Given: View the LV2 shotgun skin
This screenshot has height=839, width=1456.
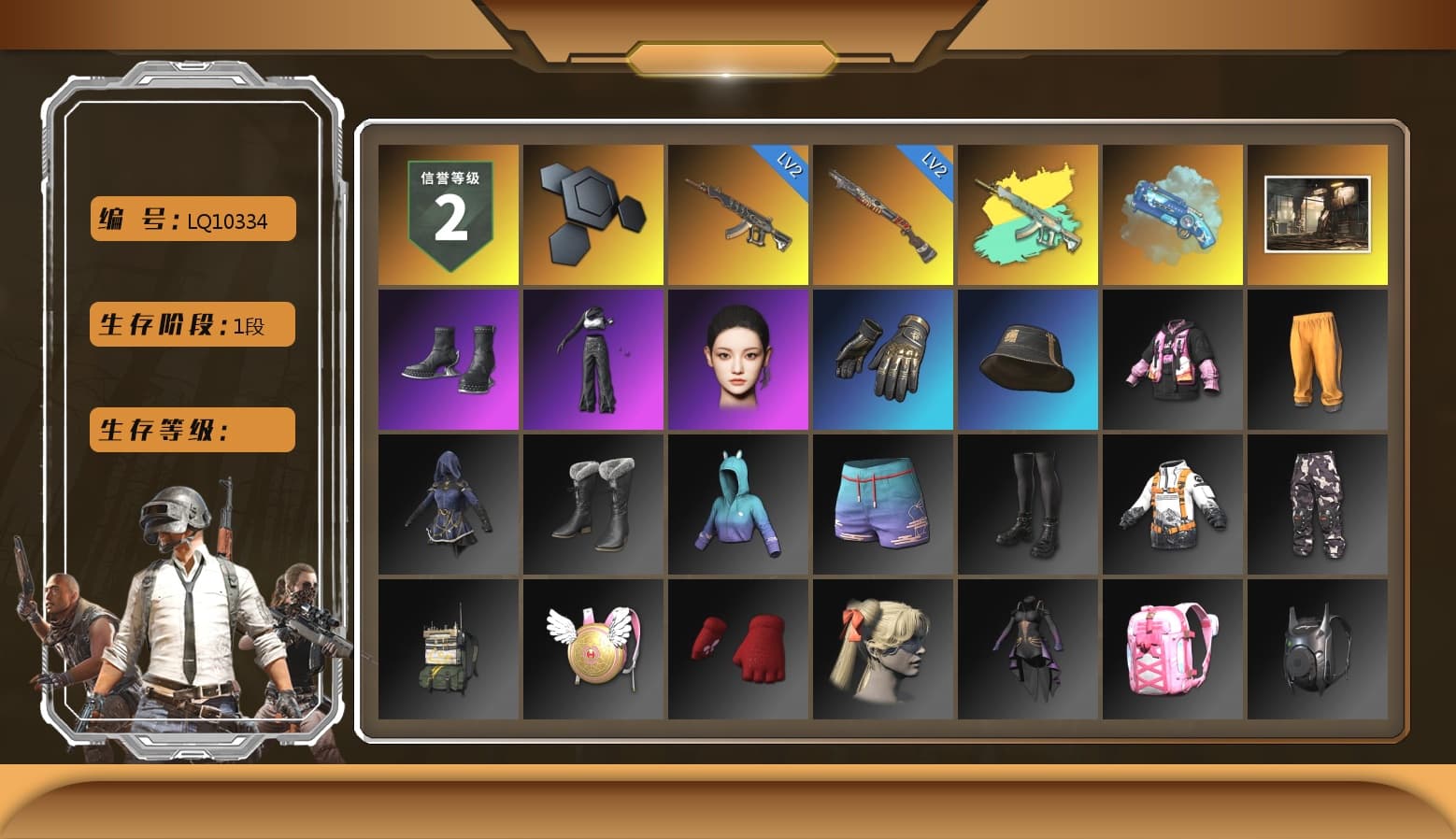Looking at the screenshot, I should [x=882, y=213].
